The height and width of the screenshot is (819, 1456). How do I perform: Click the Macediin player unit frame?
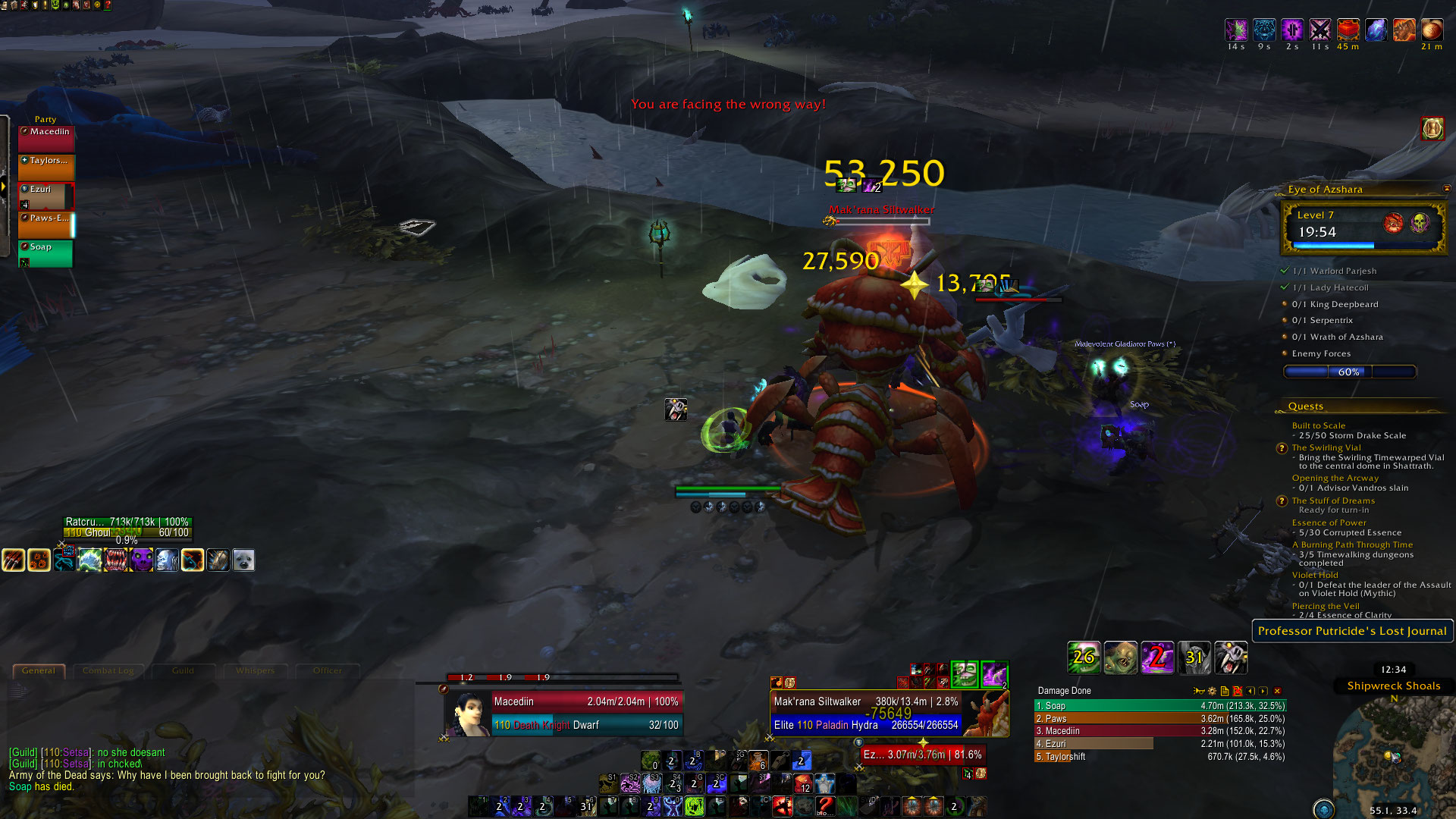pyautogui.click(x=585, y=713)
